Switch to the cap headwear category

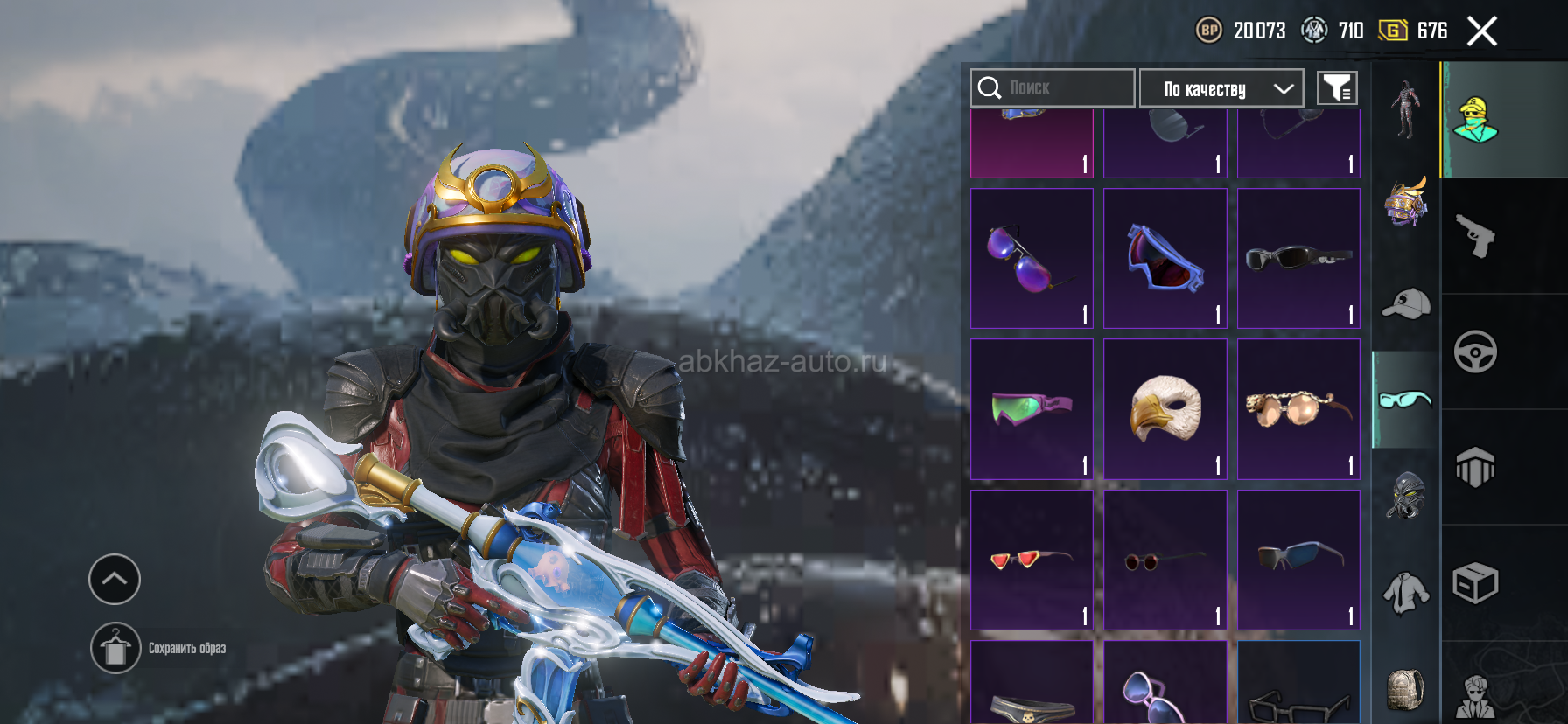coord(1406,303)
